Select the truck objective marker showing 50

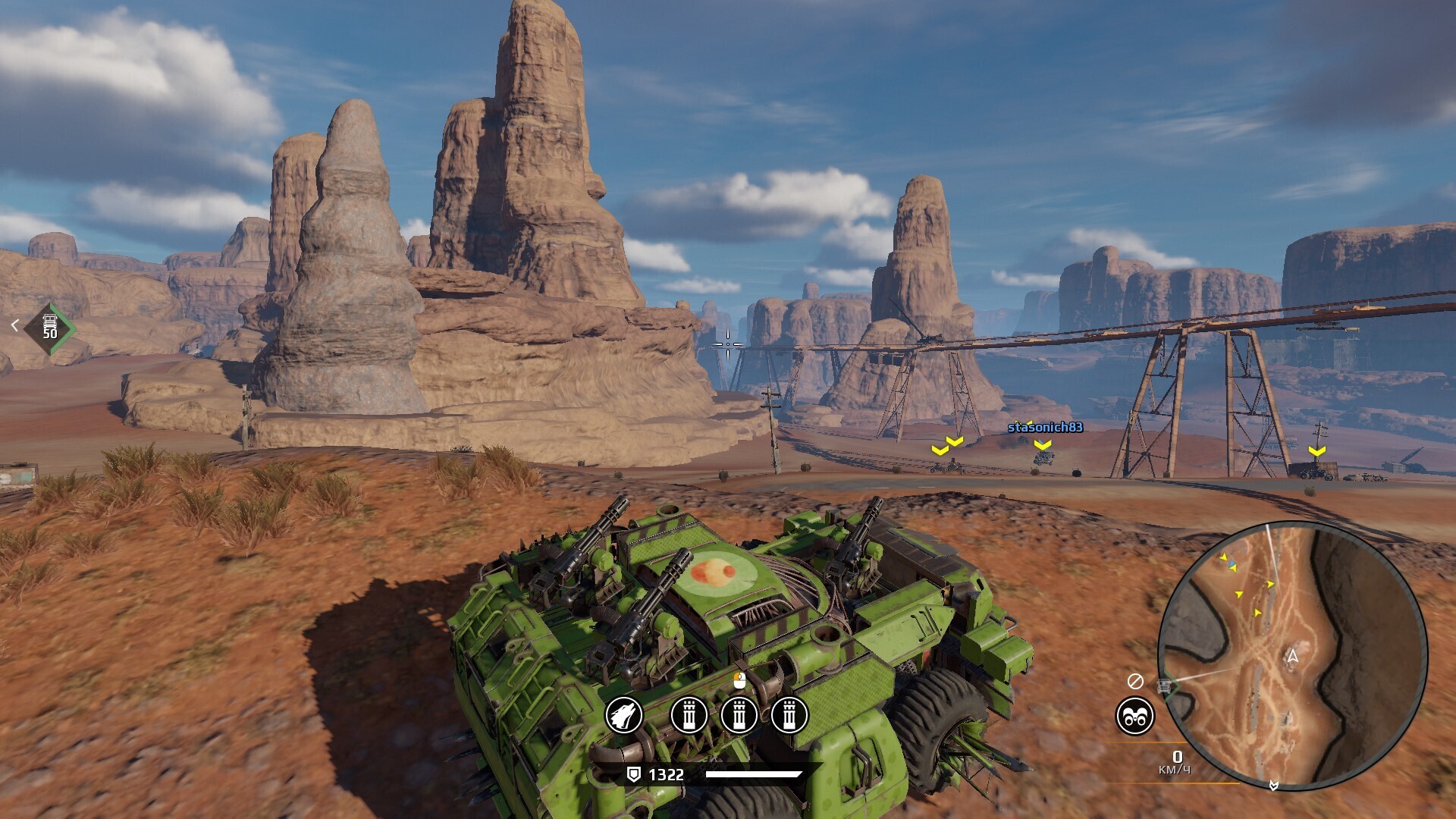pos(50,328)
